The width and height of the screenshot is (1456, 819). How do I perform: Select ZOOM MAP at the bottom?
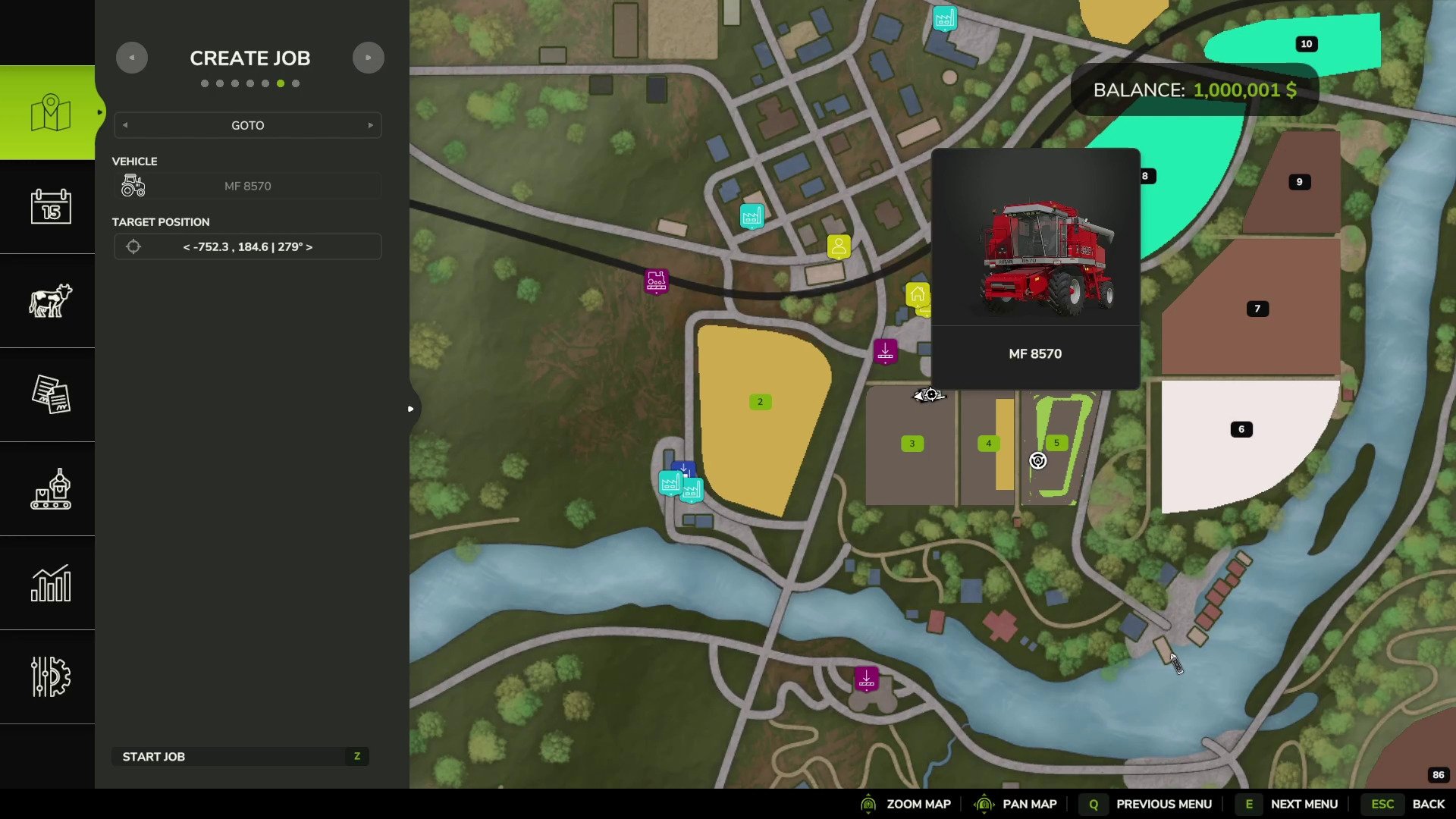click(x=918, y=803)
